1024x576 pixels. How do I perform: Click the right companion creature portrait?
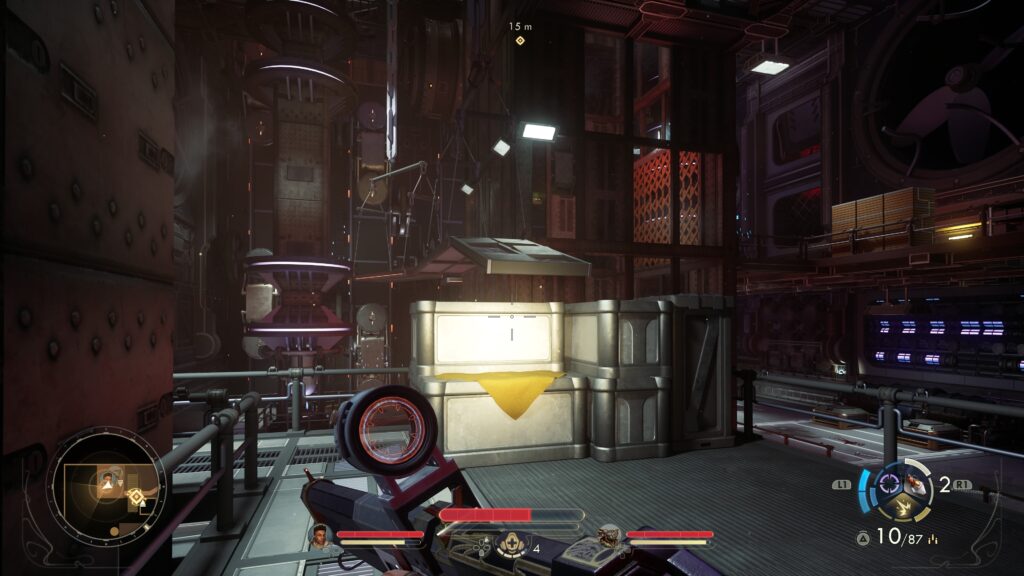point(608,536)
